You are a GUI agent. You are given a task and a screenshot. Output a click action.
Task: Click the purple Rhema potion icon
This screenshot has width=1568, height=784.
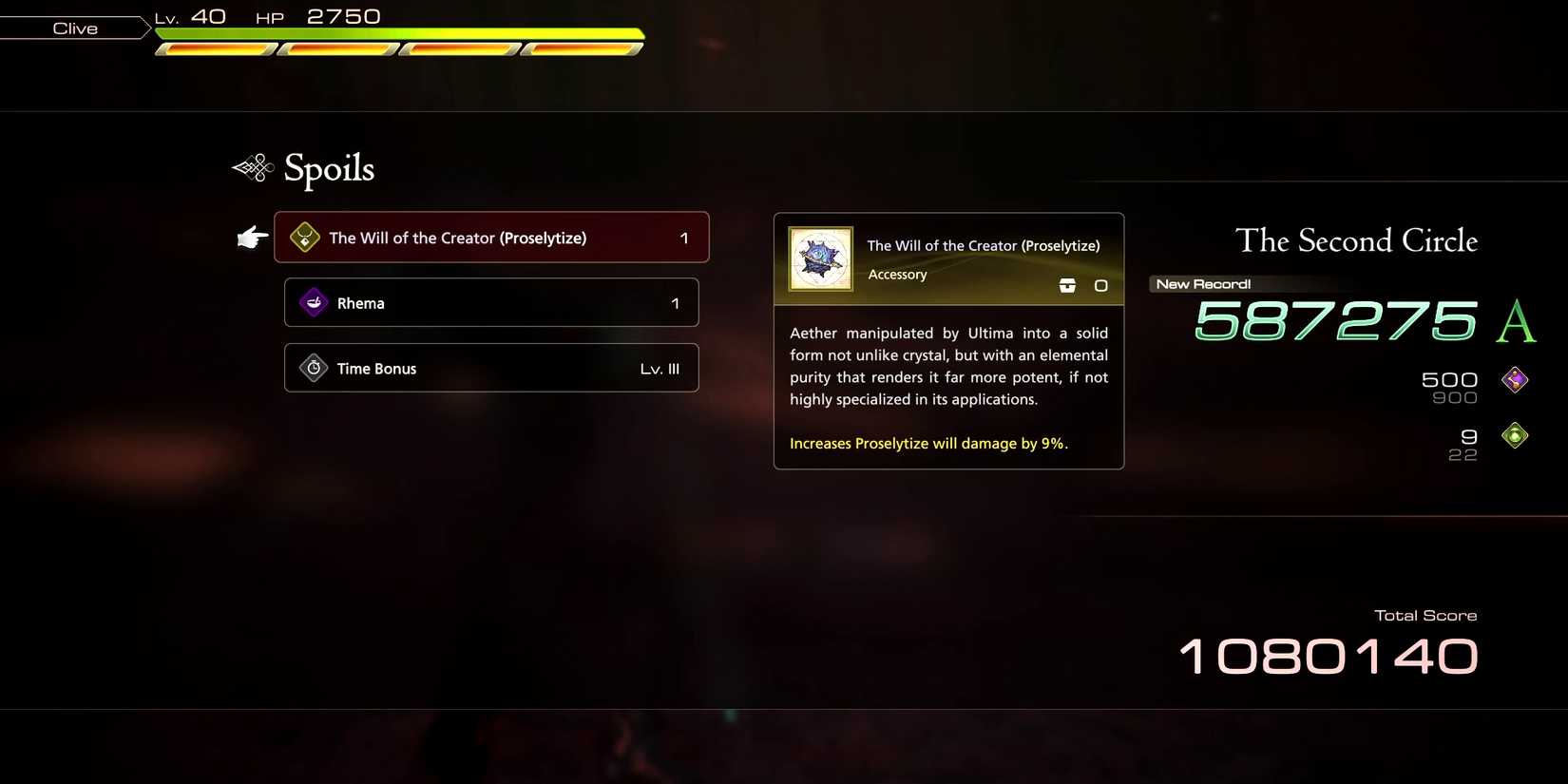tap(313, 301)
